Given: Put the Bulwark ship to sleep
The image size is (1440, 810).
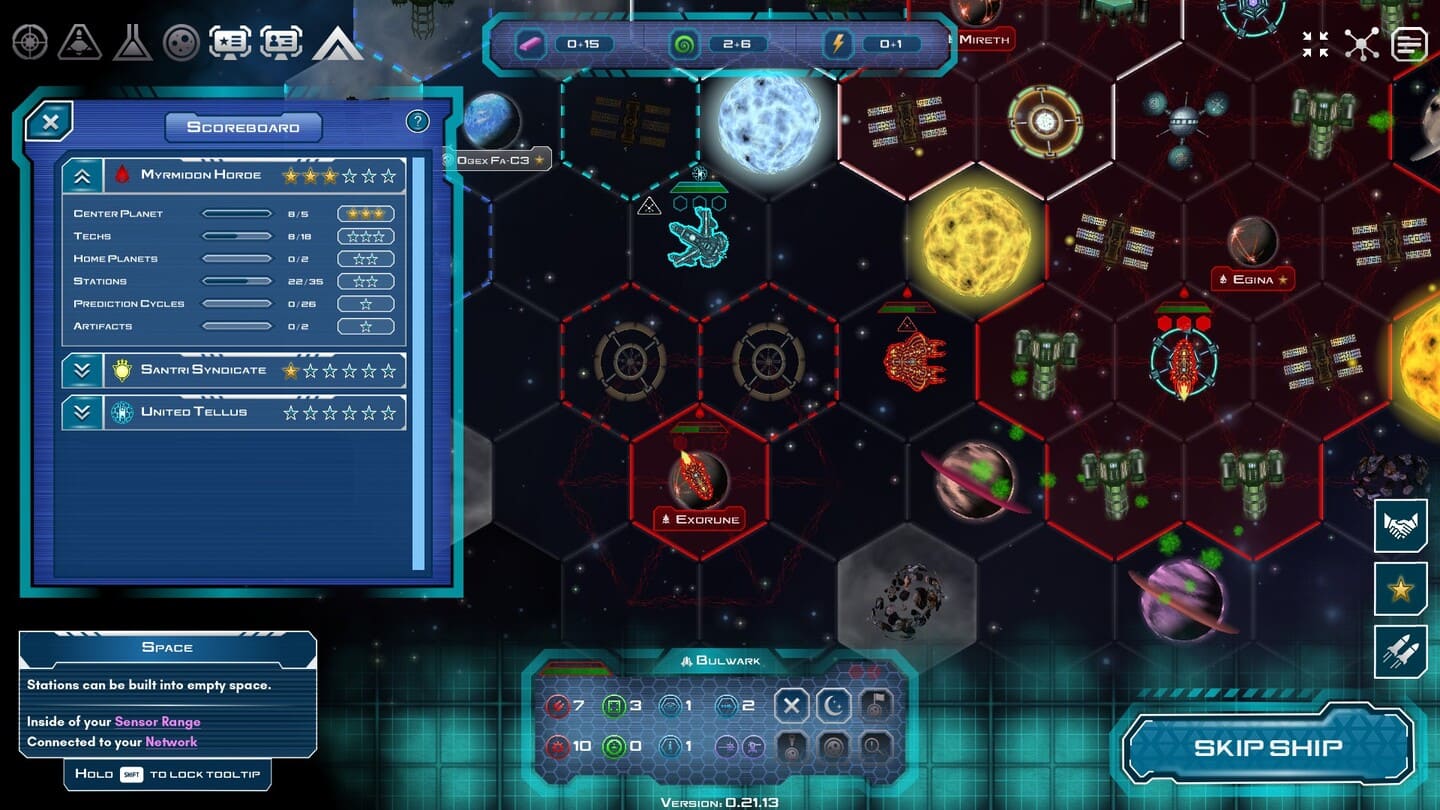Looking at the screenshot, I should (x=833, y=705).
